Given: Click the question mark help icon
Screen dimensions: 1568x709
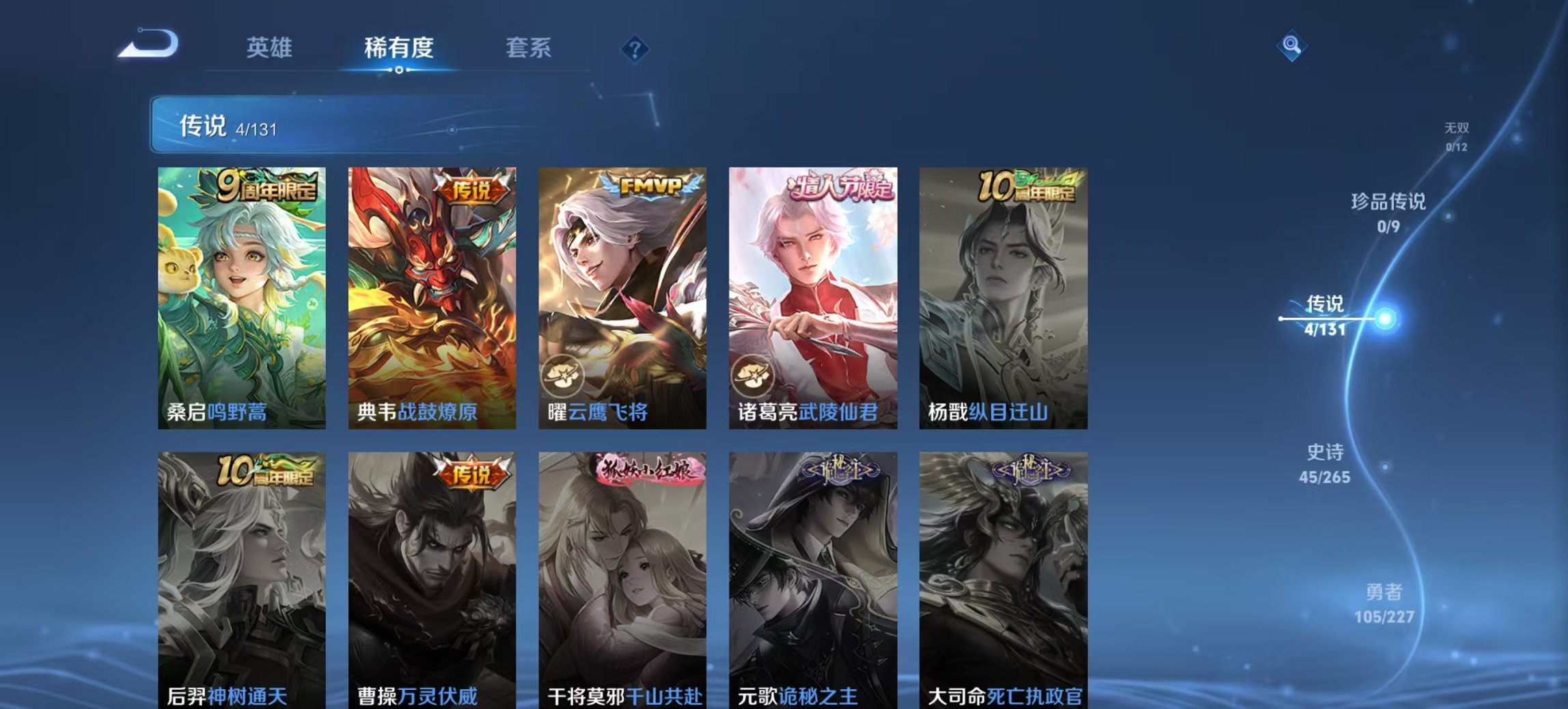Looking at the screenshot, I should [x=635, y=49].
